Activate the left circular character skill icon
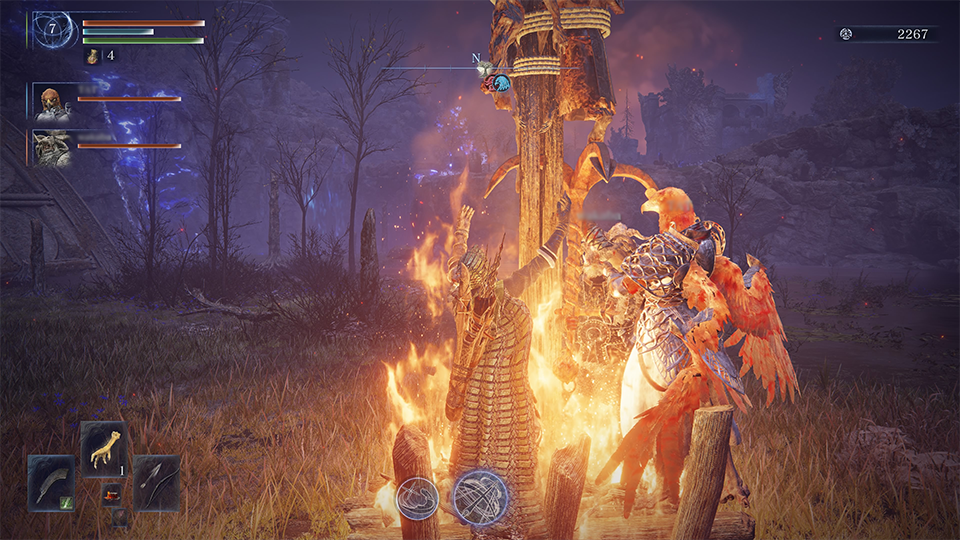Screen dimensions: 960x540 point(417,498)
